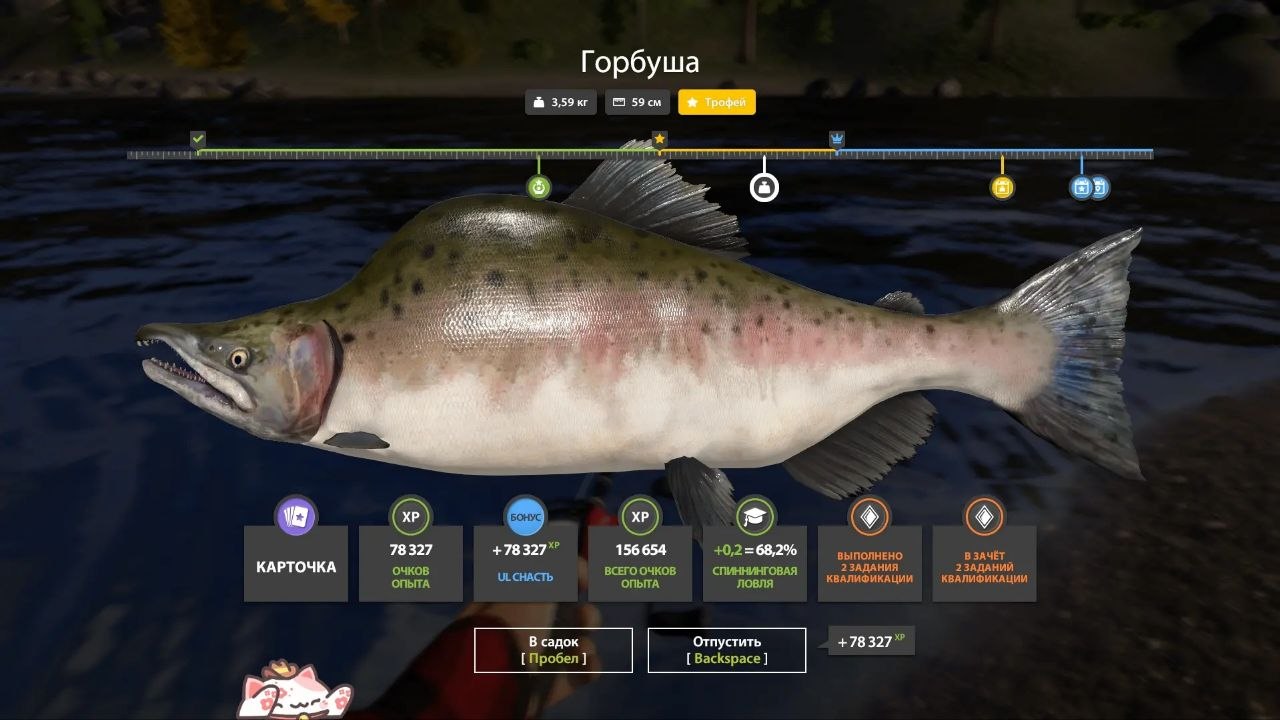Viewport: 1280px width, 720px height.
Task: Release the fish with the Отпустить button
Action: (727, 650)
